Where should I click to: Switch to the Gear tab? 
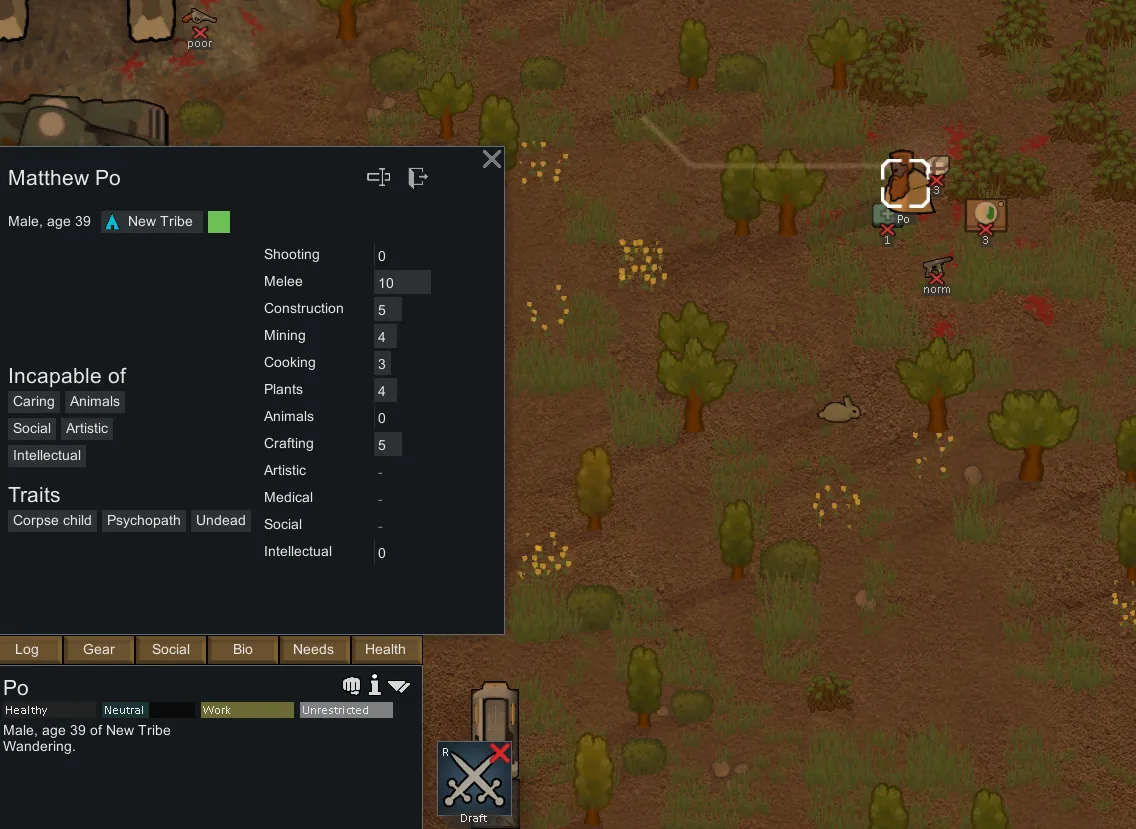click(x=99, y=649)
